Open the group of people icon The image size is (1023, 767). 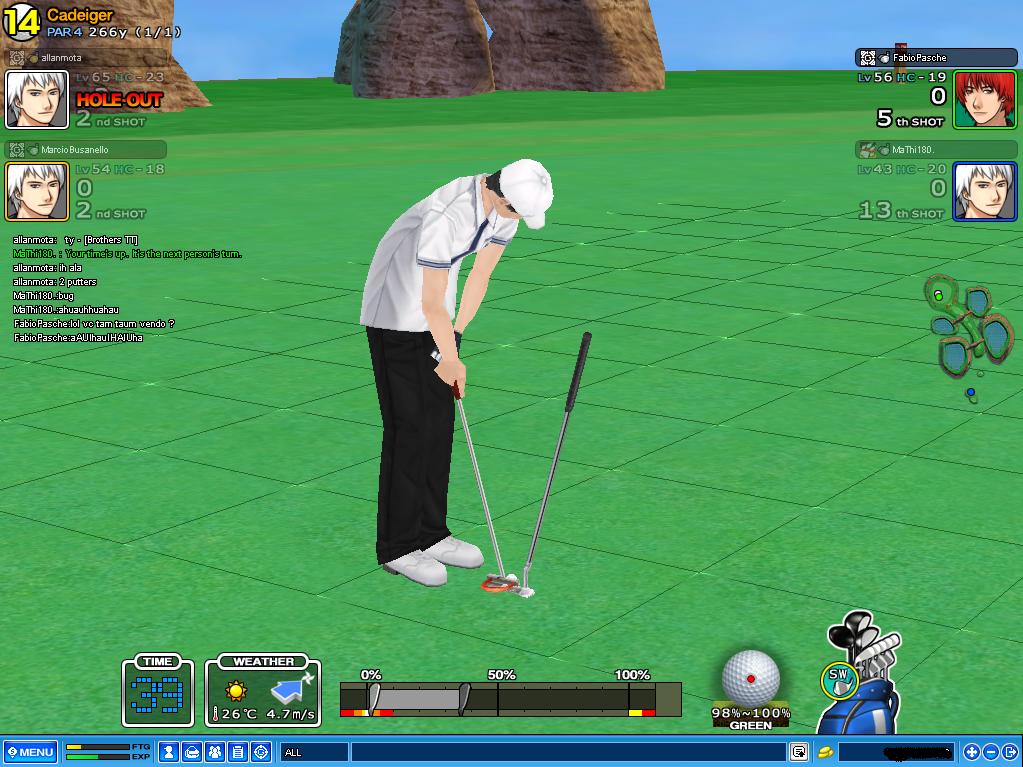(215, 752)
